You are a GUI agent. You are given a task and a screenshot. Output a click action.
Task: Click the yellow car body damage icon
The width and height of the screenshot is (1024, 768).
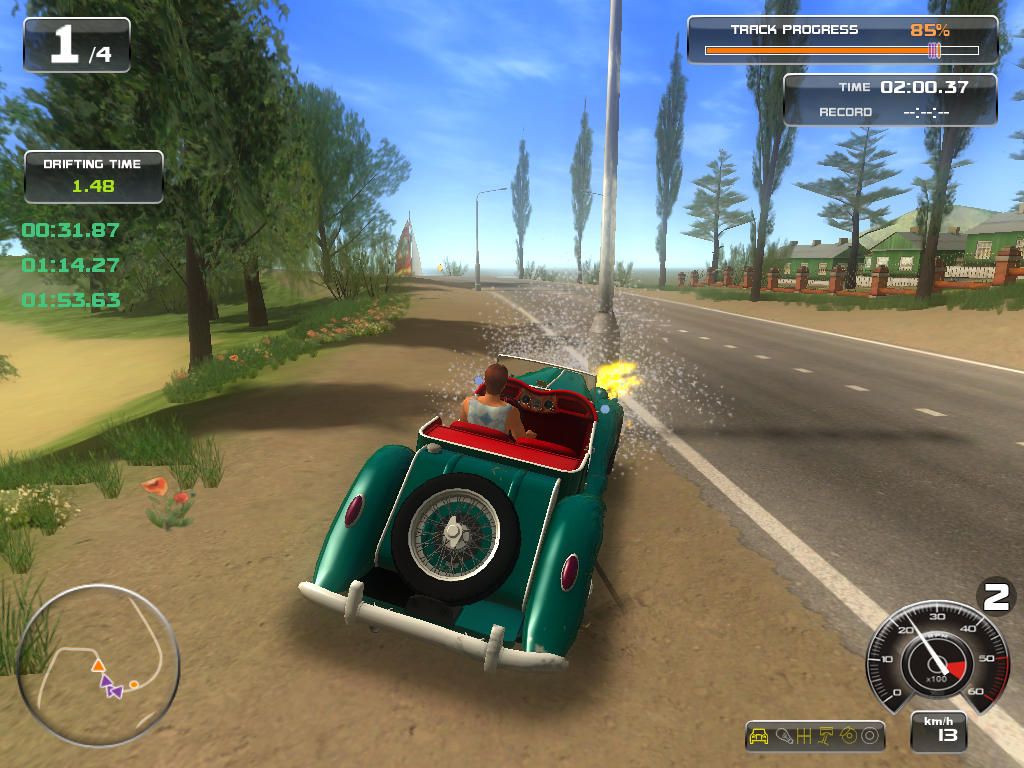759,737
